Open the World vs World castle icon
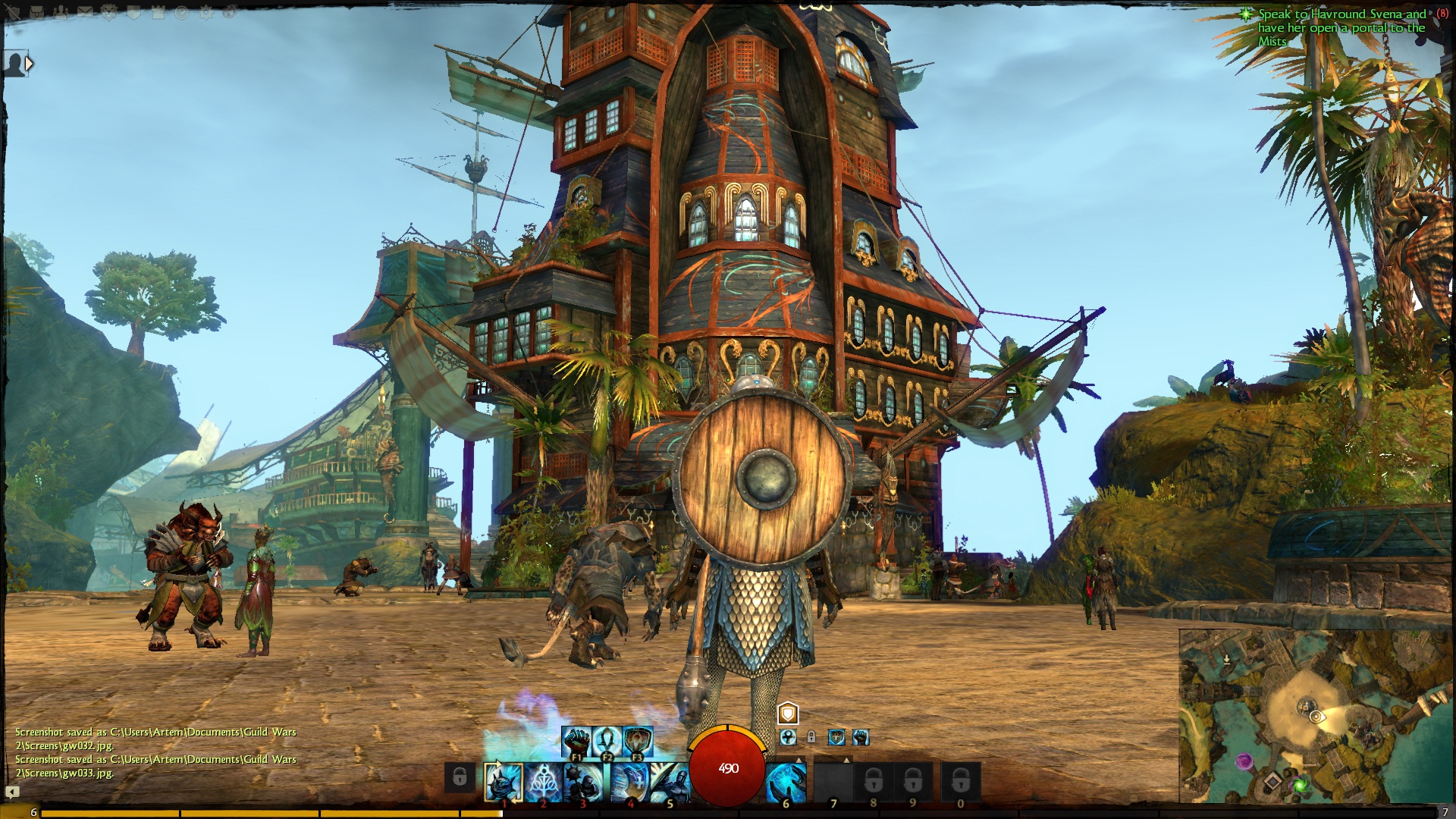The width and height of the screenshot is (1456, 819). tap(158, 13)
